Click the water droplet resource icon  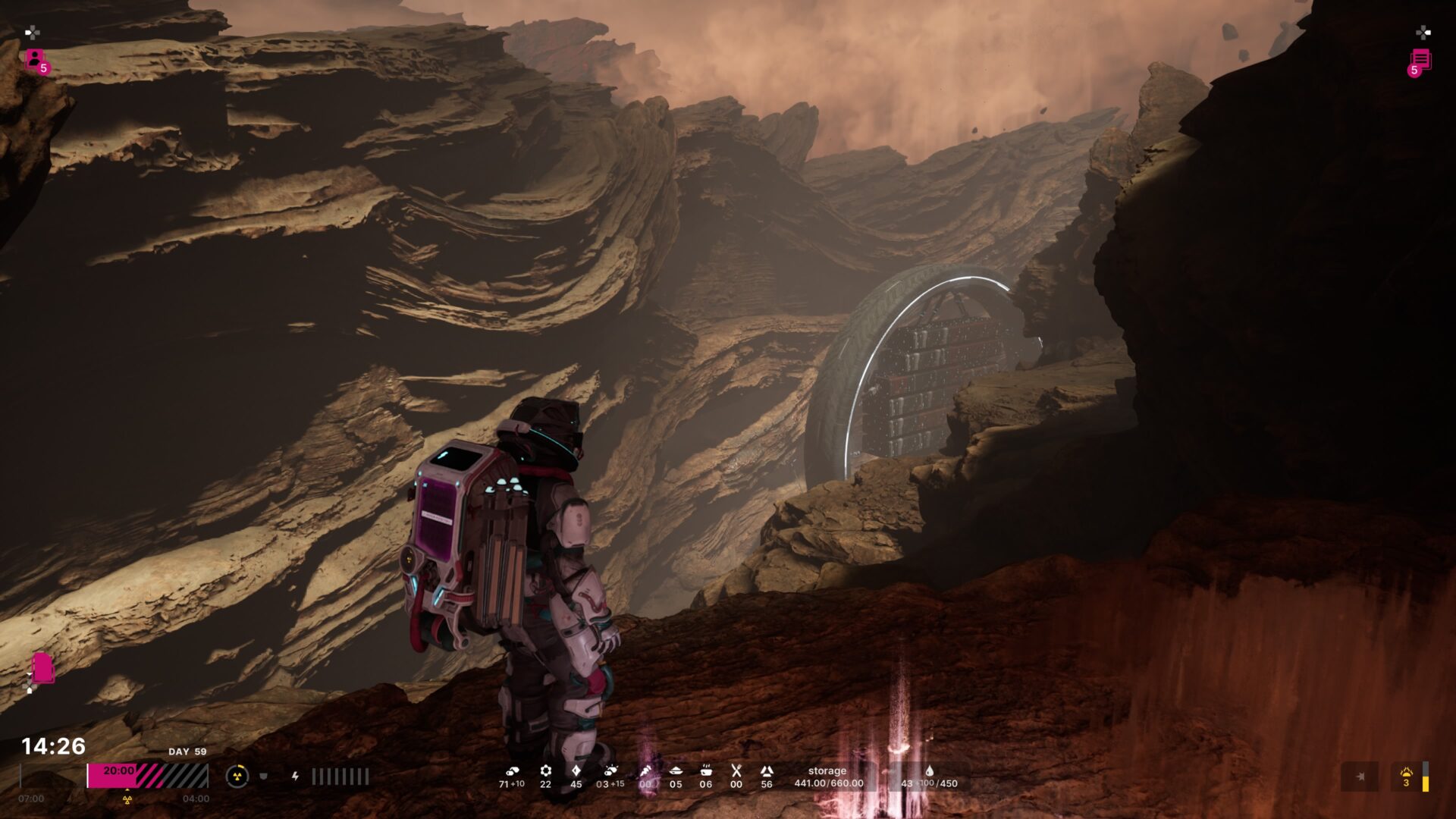930,771
